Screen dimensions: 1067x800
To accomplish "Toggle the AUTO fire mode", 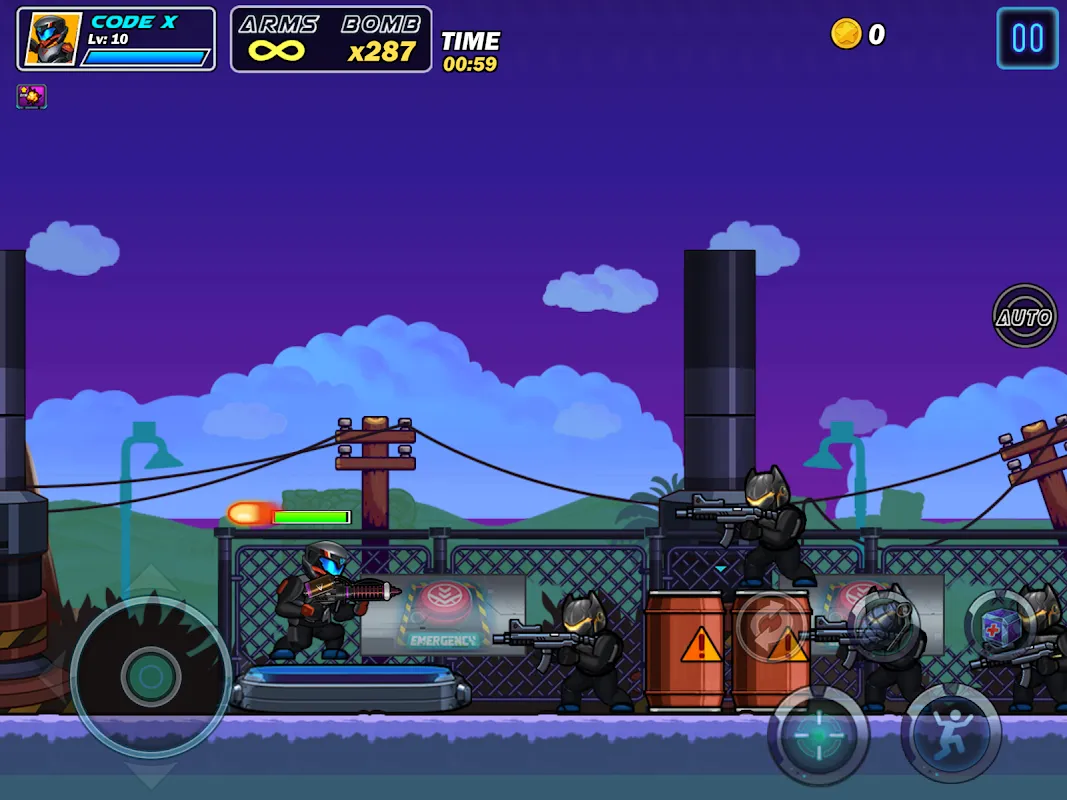I will coord(1025,317).
